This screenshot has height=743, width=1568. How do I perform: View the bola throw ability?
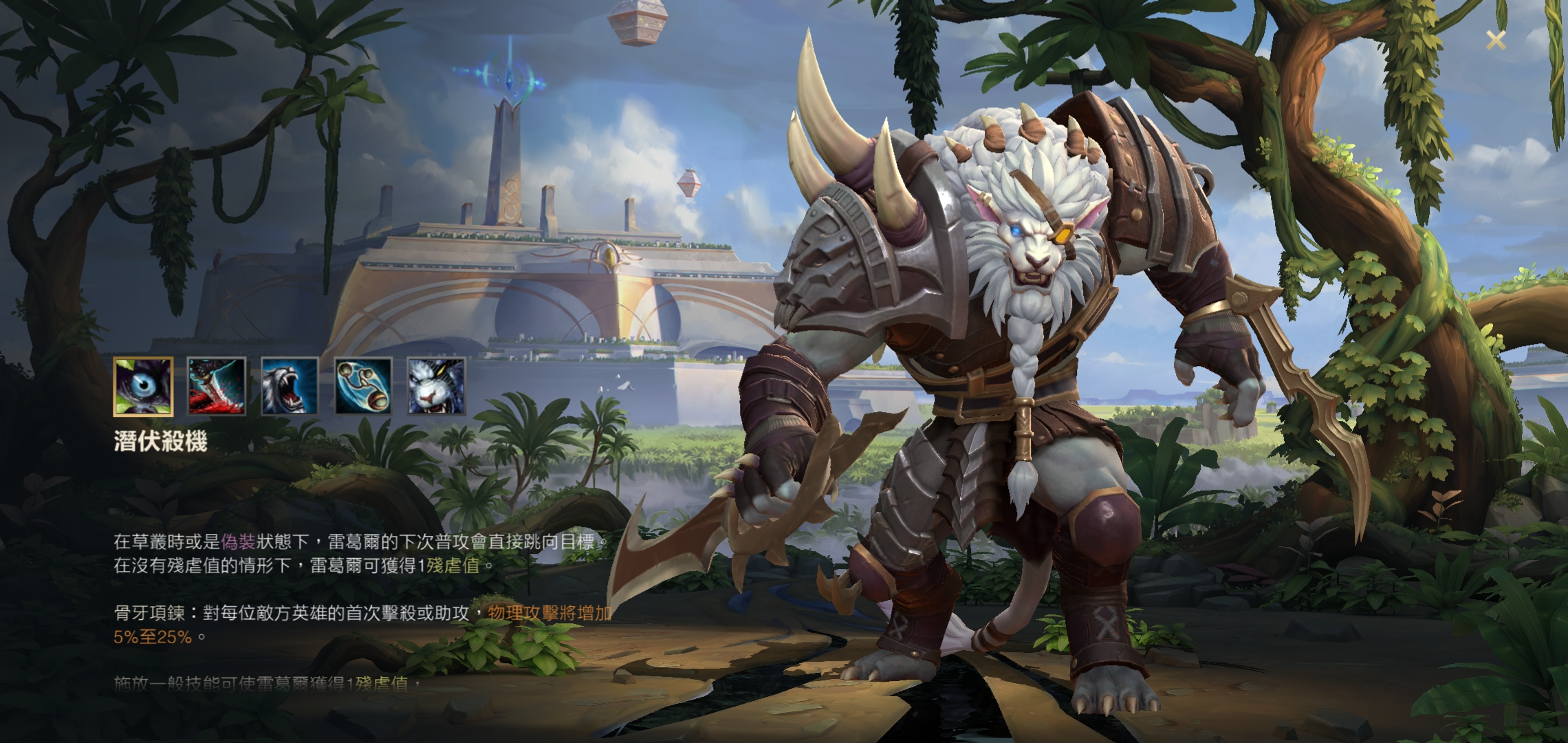(x=363, y=387)
